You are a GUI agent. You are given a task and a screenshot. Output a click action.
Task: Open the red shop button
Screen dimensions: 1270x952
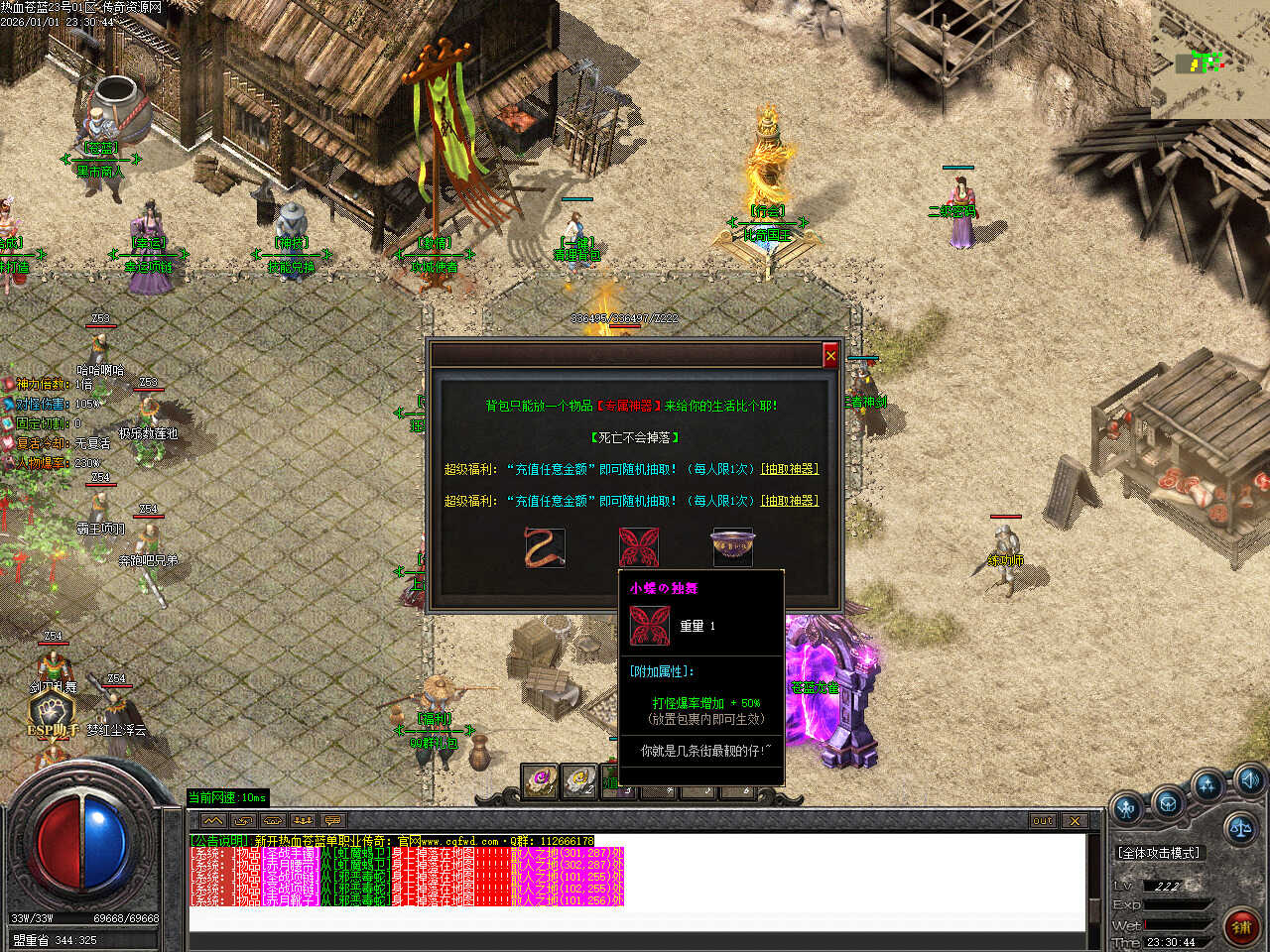coord(1240,927)
